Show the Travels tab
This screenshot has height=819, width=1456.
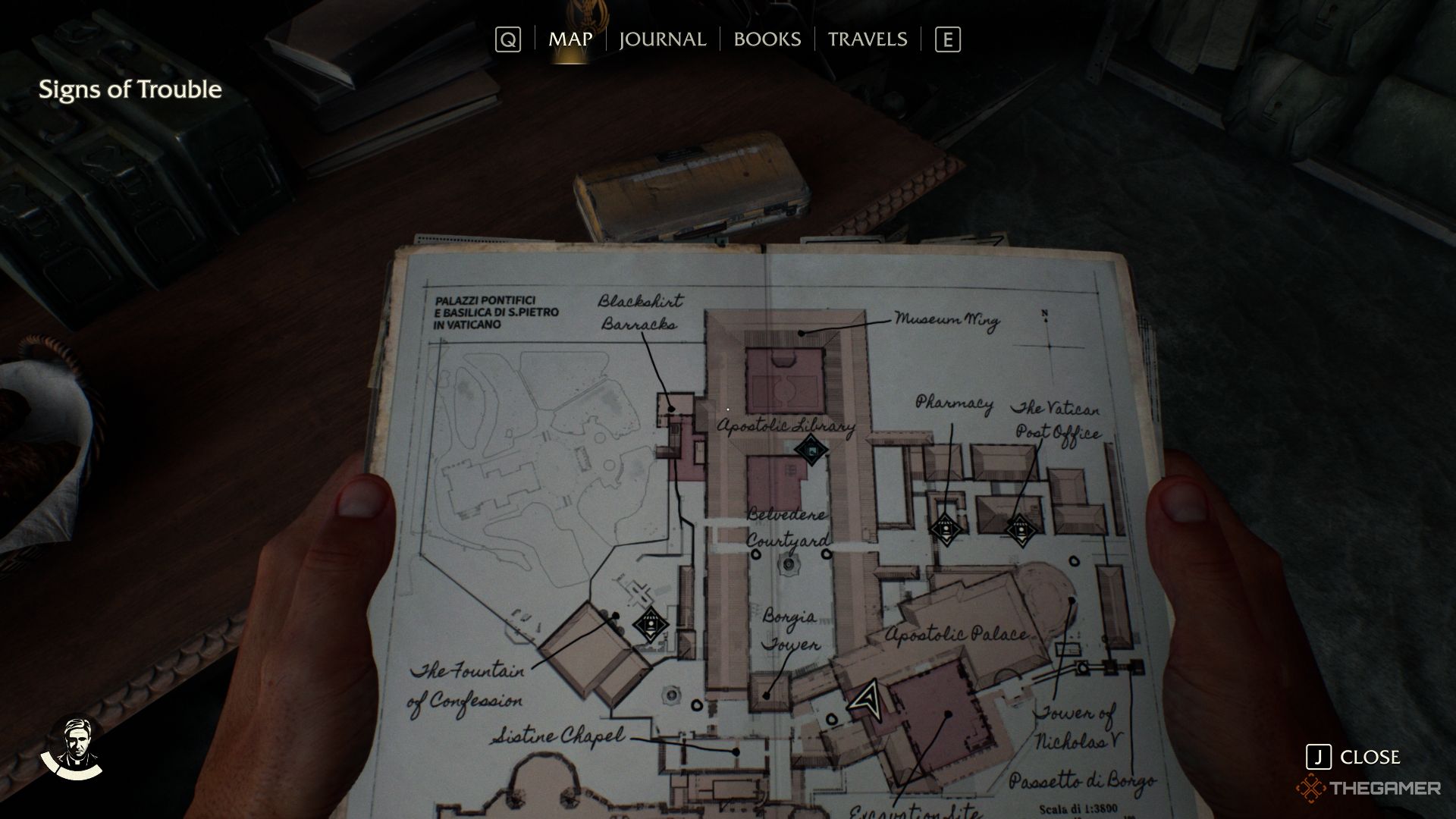[x=867, y=39]
